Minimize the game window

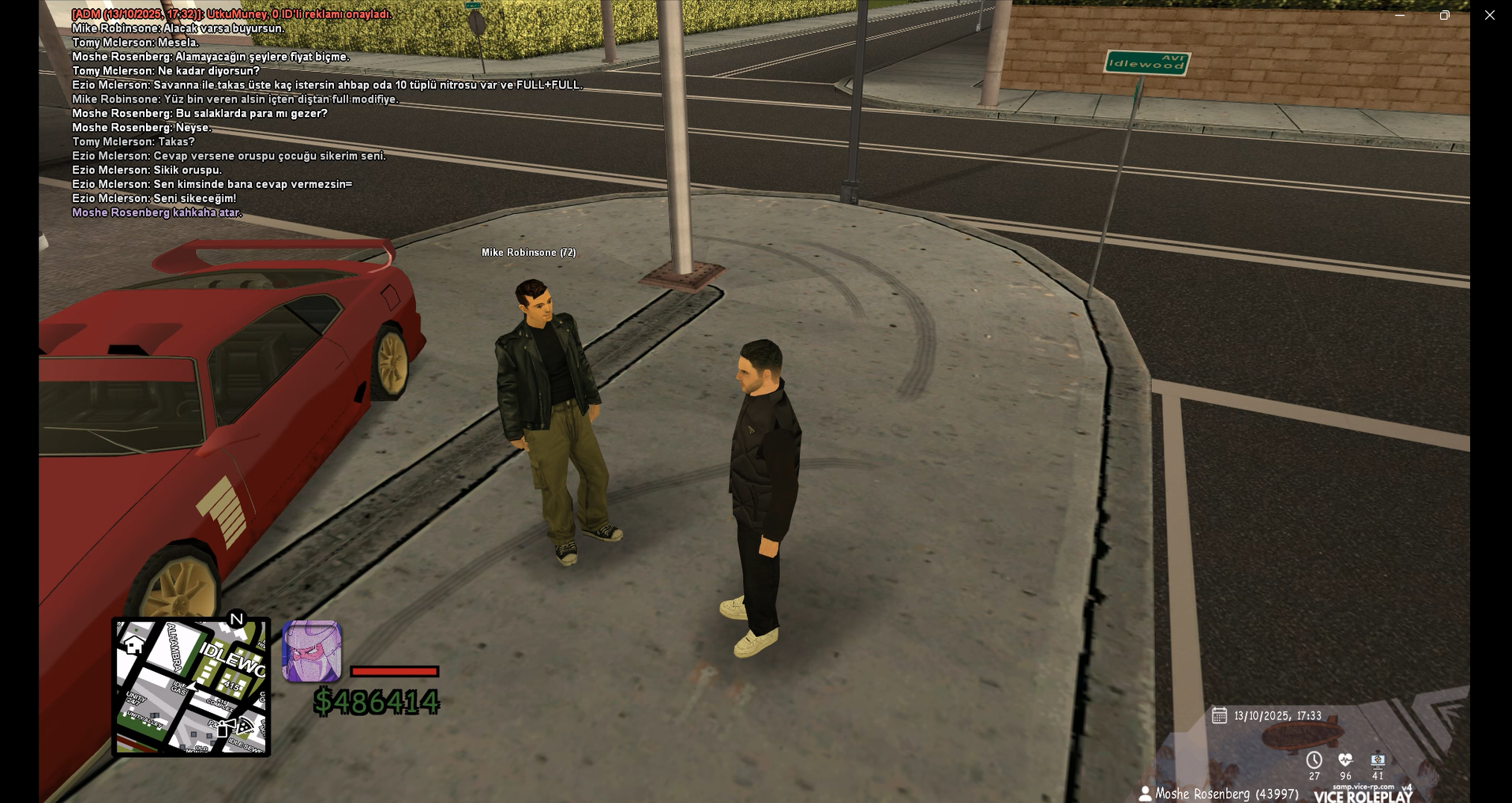(1400, 15)
